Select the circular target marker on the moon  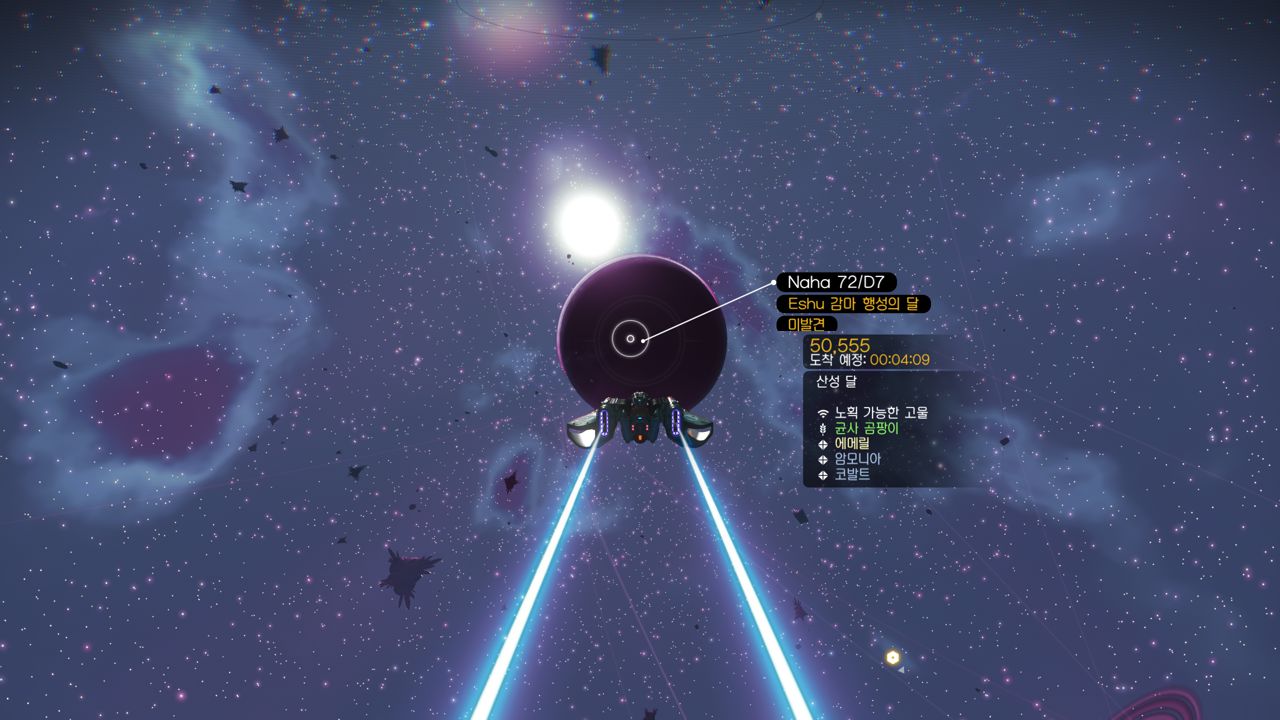pos(630,339)
